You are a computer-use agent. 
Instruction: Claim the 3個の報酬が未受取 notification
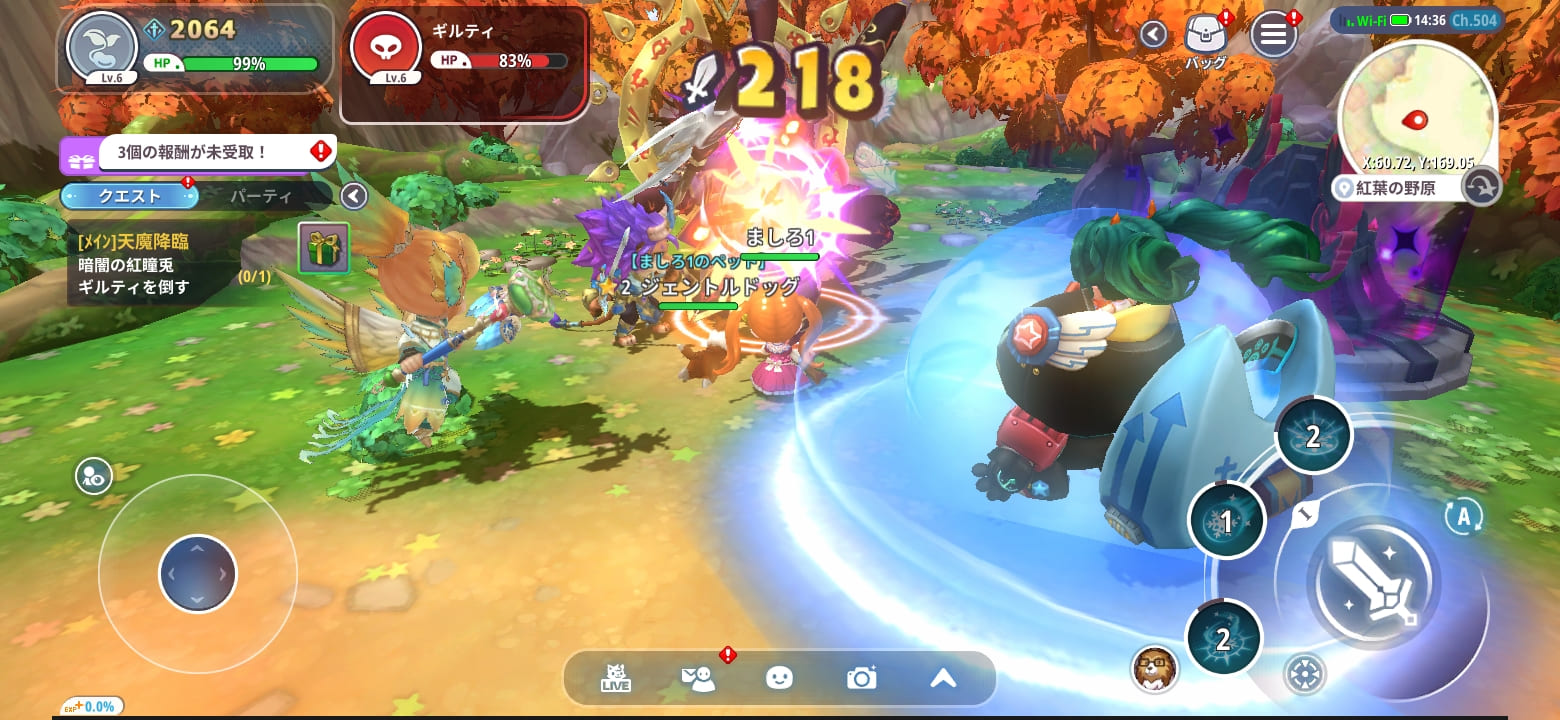coord(198,153)
